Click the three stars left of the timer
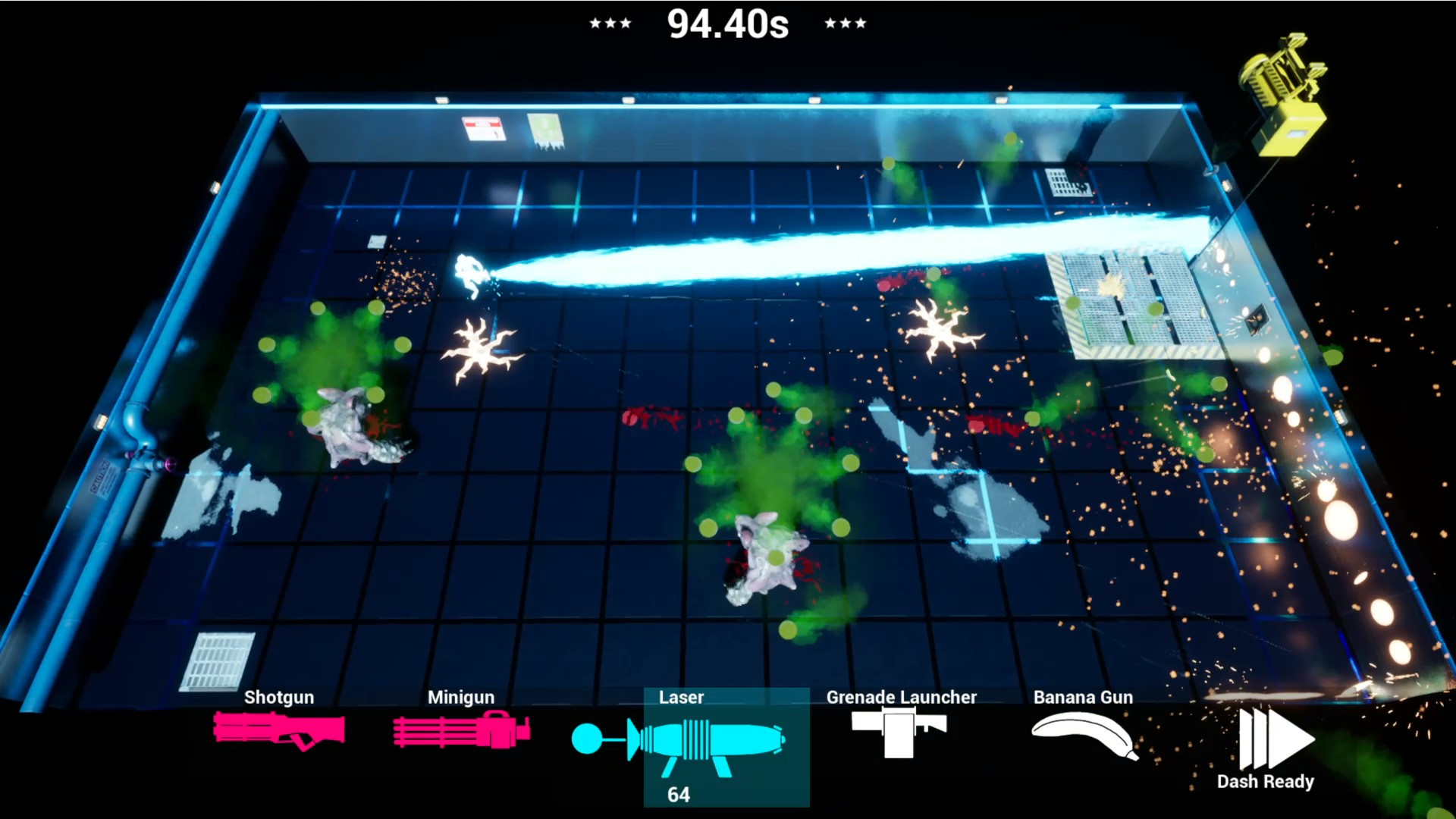 [x=611, y=23]
